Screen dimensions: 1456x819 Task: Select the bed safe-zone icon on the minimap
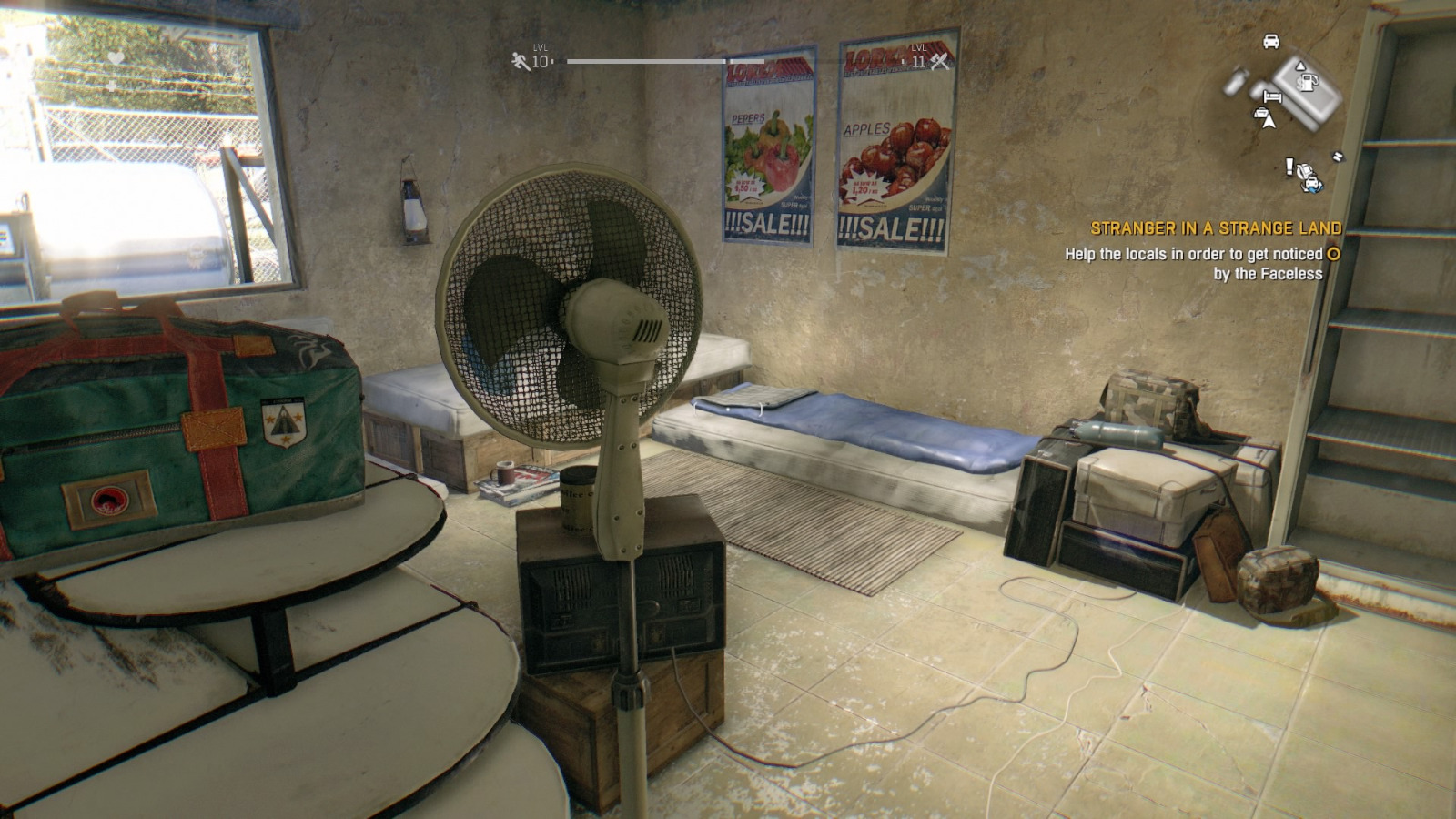[x=1272, y=96]
